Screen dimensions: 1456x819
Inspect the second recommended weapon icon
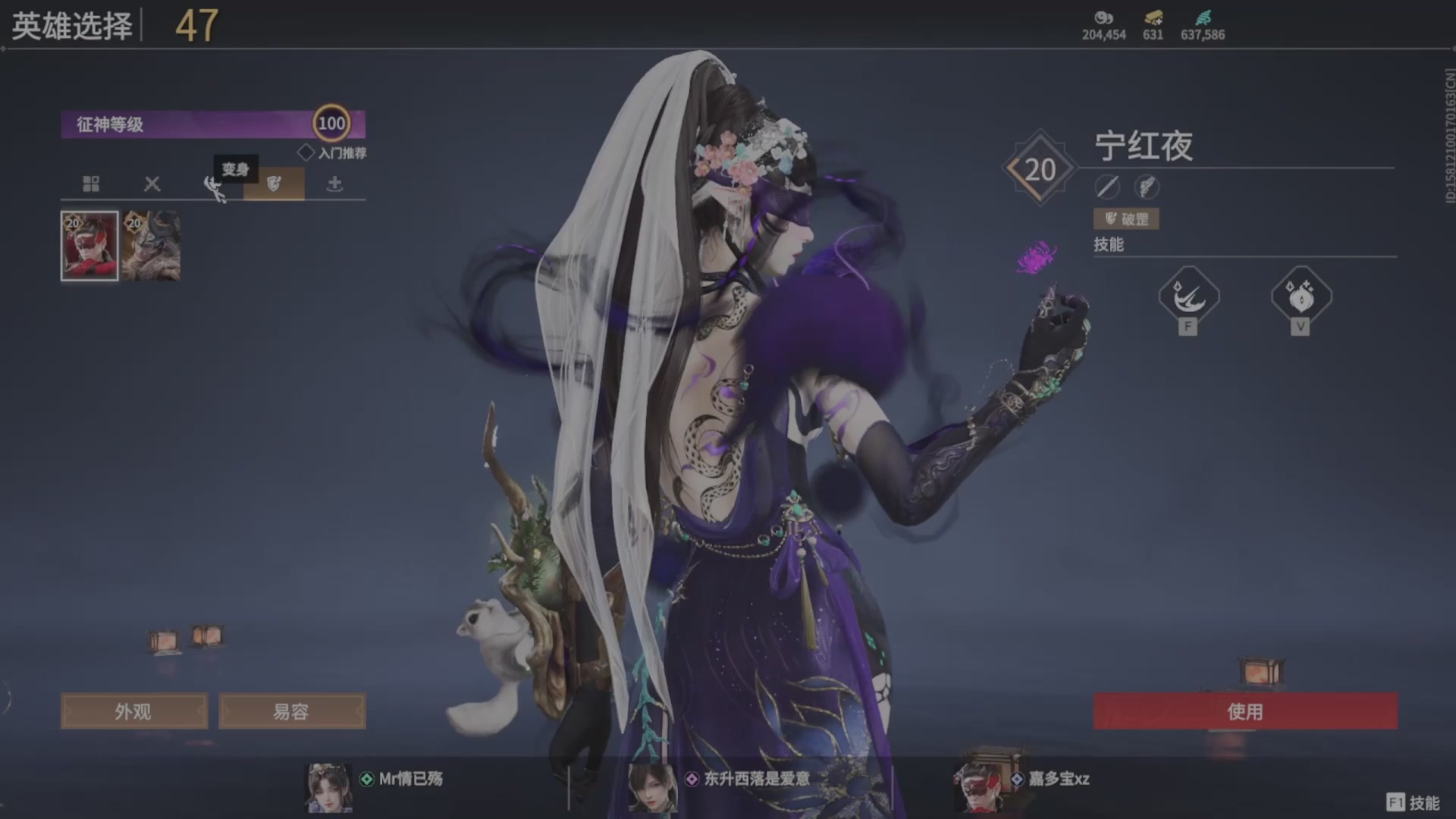[1147, 187]
